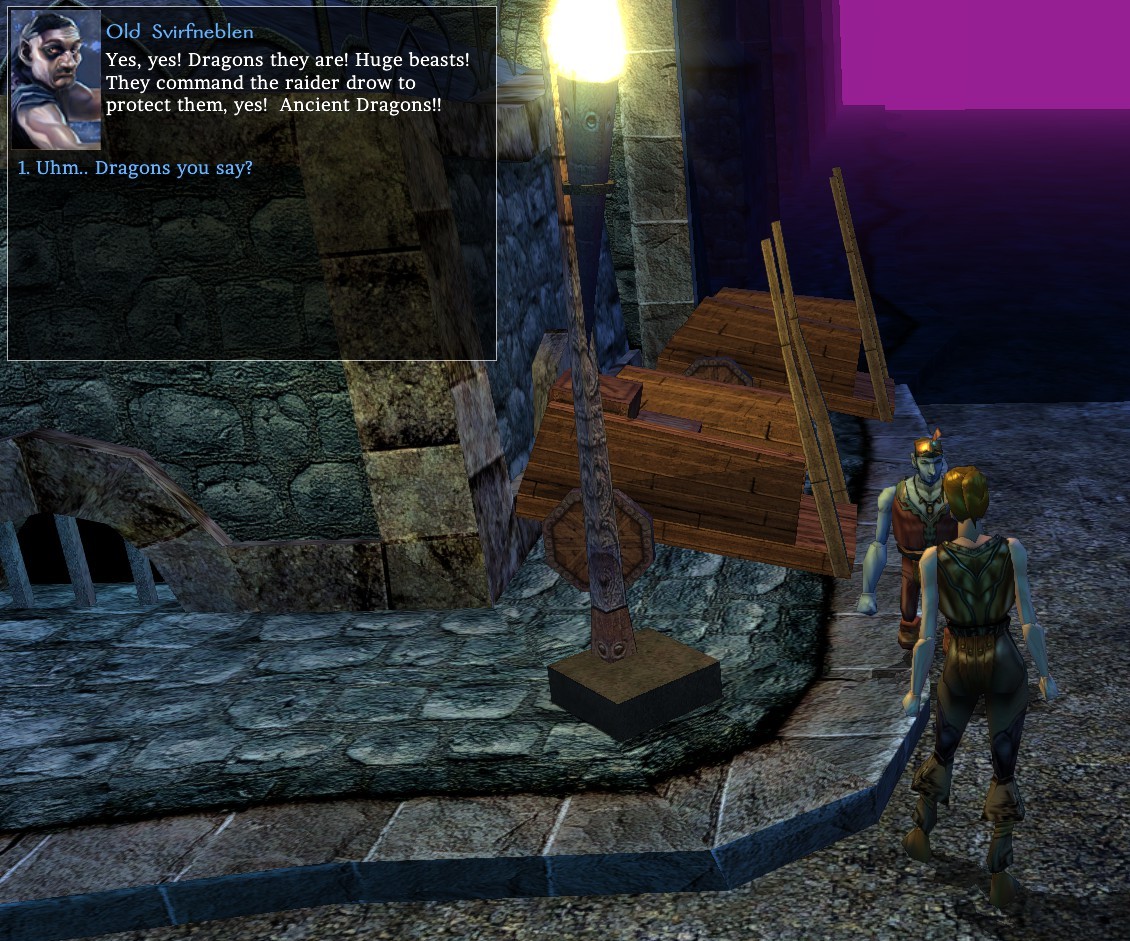The image size is (1130, 941).
Task: Choose the reply "Uhm.. Dragons you say?"
Action: (144, 168)
